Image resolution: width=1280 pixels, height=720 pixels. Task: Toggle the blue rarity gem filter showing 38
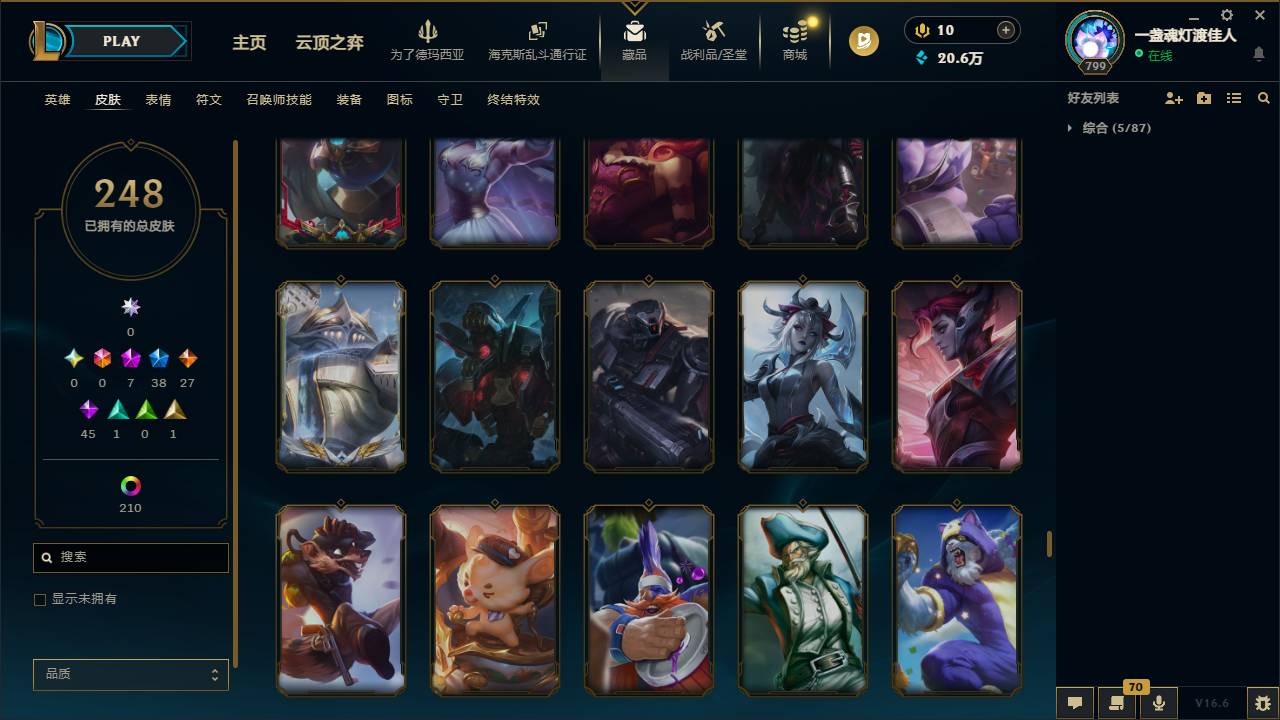(x=158, y=357)
